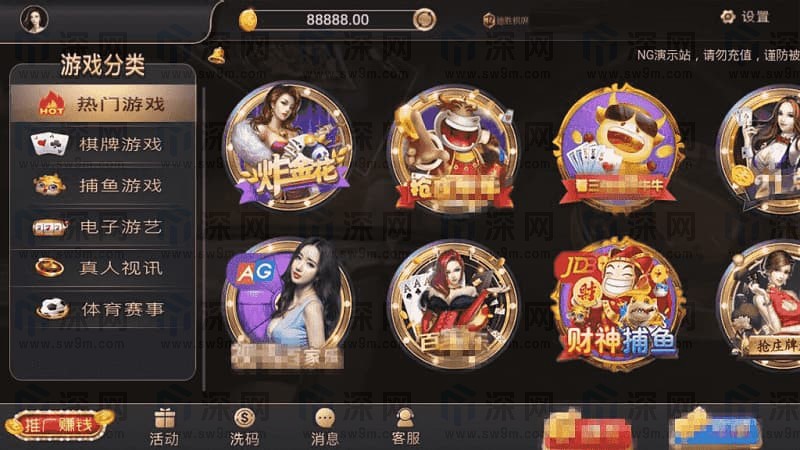The width and height of the screenshot is (800, 450).
Task: Open the 设置 settings menu
Action: (x=745, y=17)
